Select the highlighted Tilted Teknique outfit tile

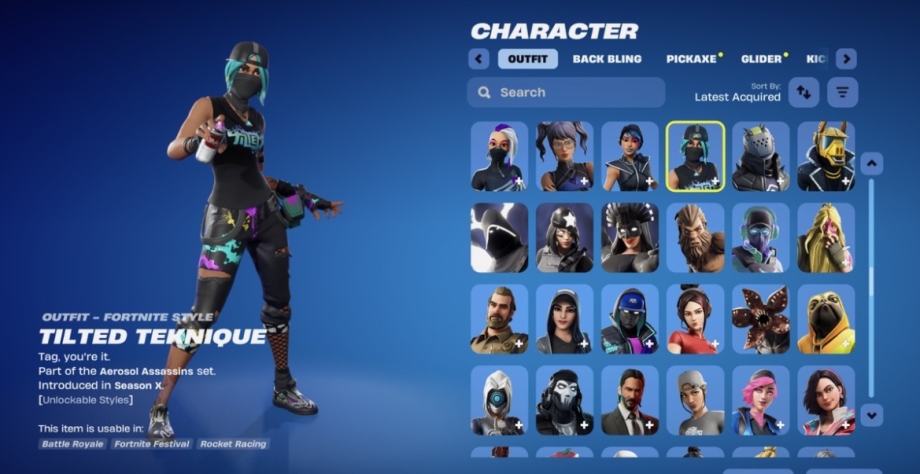click(695, 156)
